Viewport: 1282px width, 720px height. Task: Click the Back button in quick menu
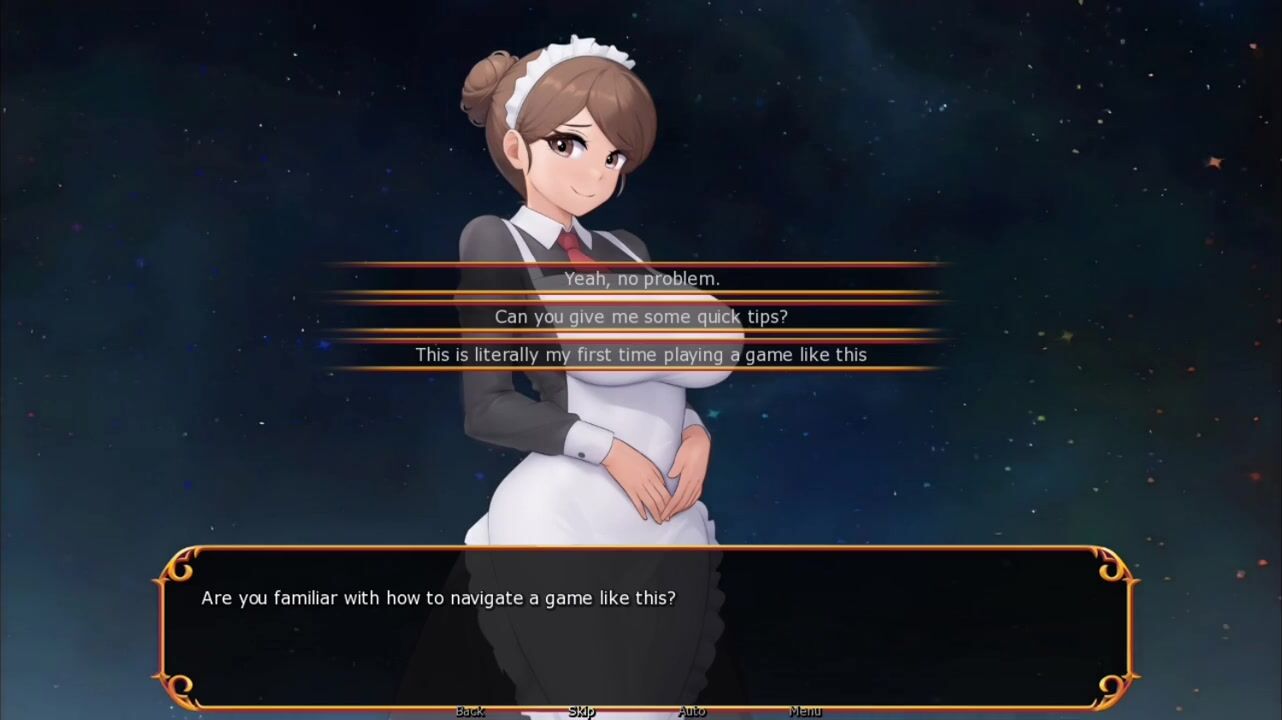(470, 711)
